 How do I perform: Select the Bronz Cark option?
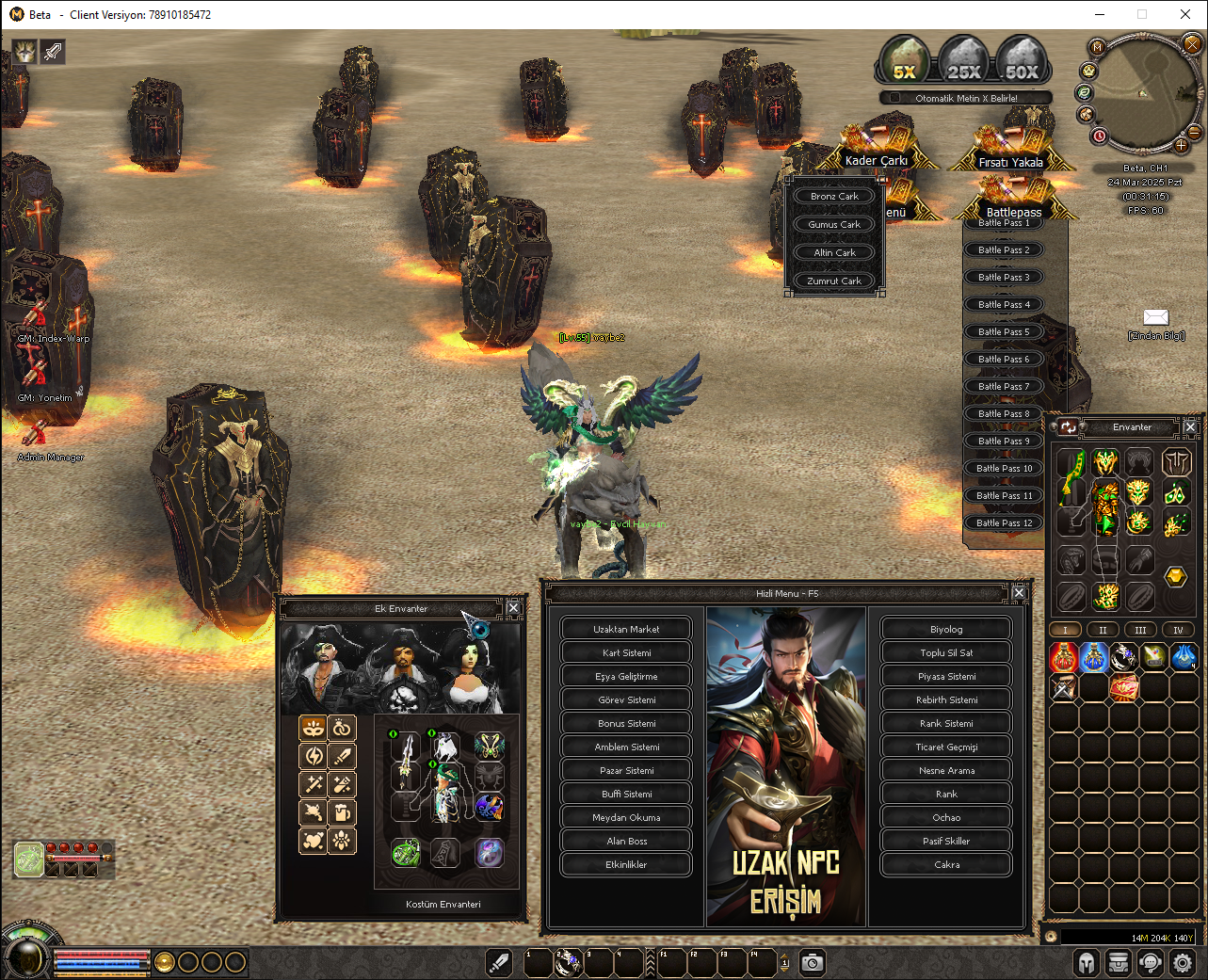click(834, 196)
